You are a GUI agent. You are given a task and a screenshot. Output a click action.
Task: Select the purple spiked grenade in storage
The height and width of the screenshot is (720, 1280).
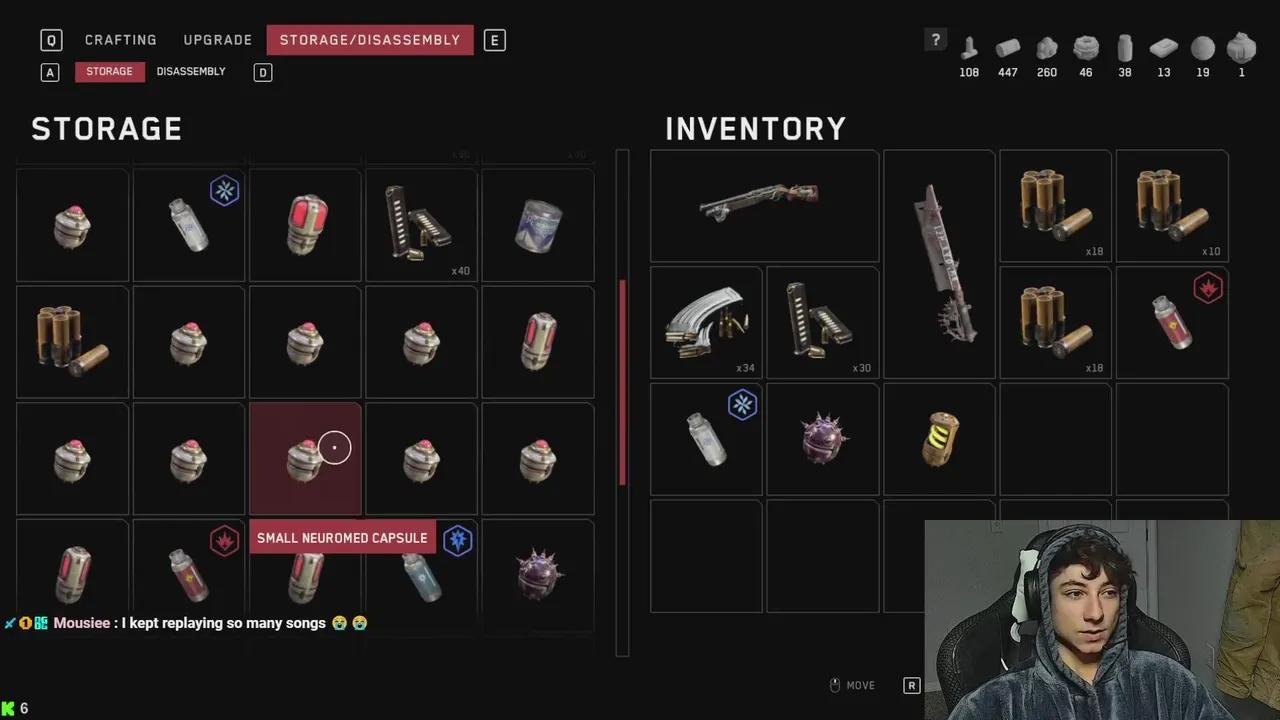tap(537, 574)
